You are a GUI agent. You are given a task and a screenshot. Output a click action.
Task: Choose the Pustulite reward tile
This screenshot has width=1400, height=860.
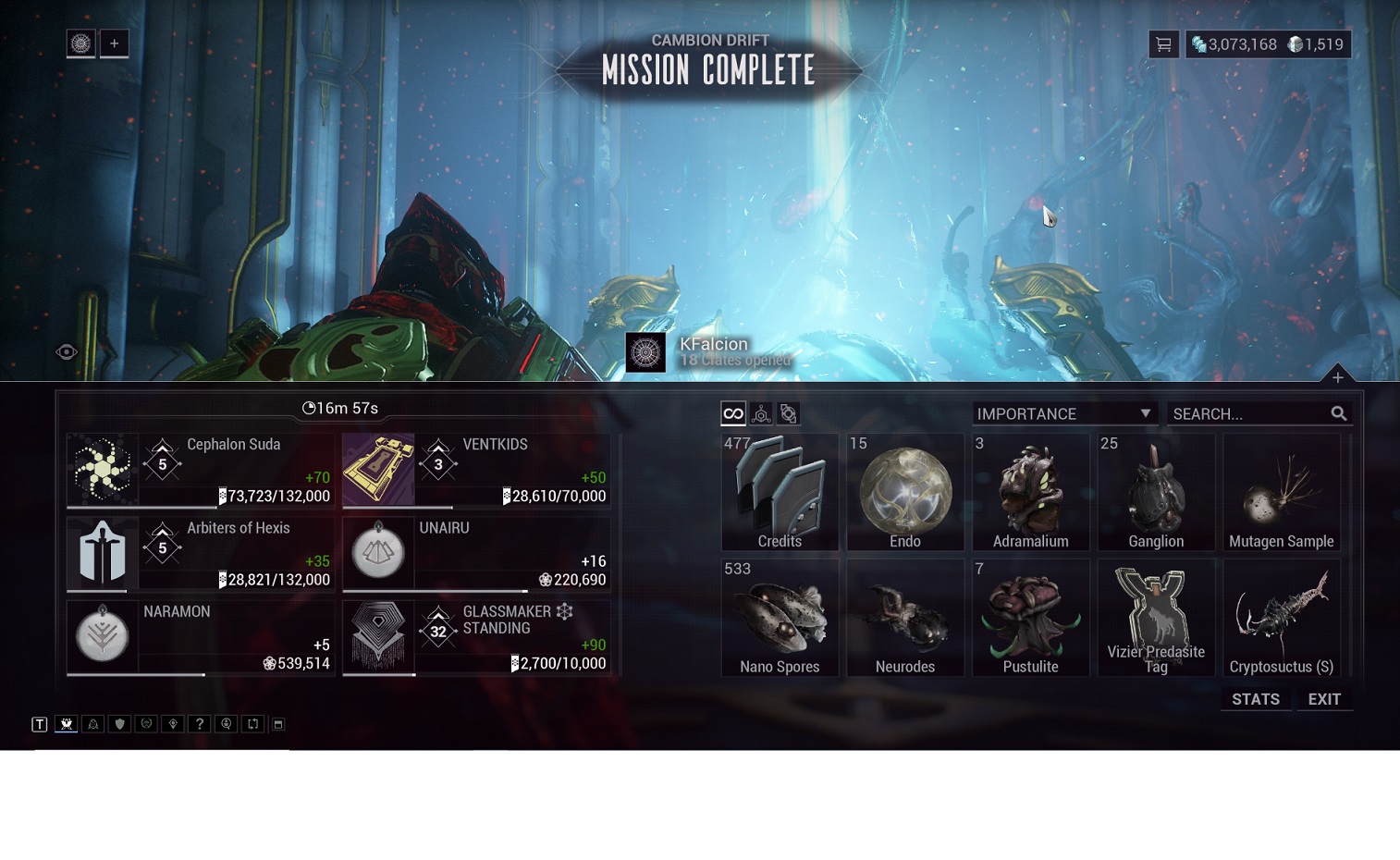point(1030,617)
